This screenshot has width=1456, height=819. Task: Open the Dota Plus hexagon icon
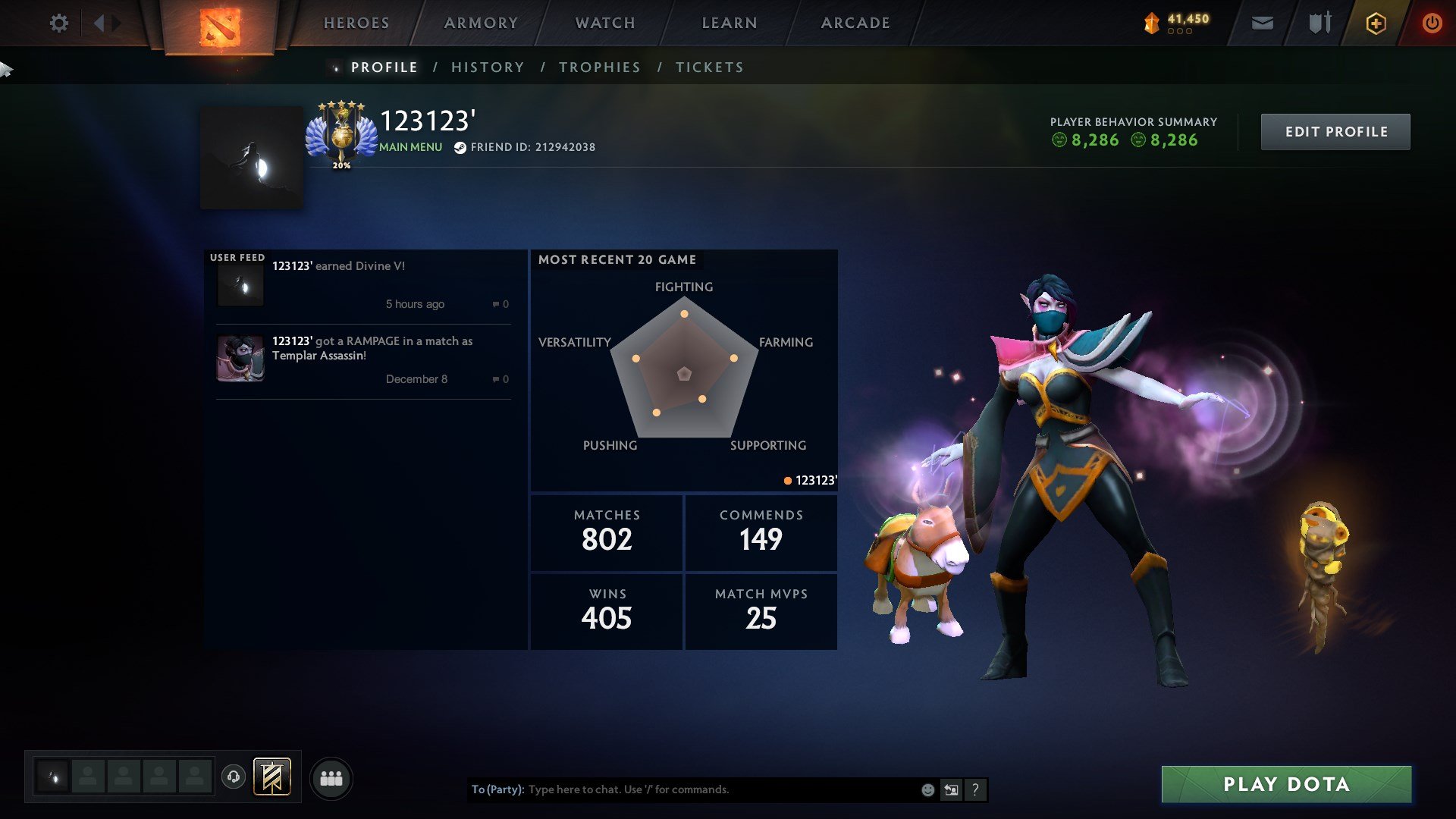pos(1376,24)
